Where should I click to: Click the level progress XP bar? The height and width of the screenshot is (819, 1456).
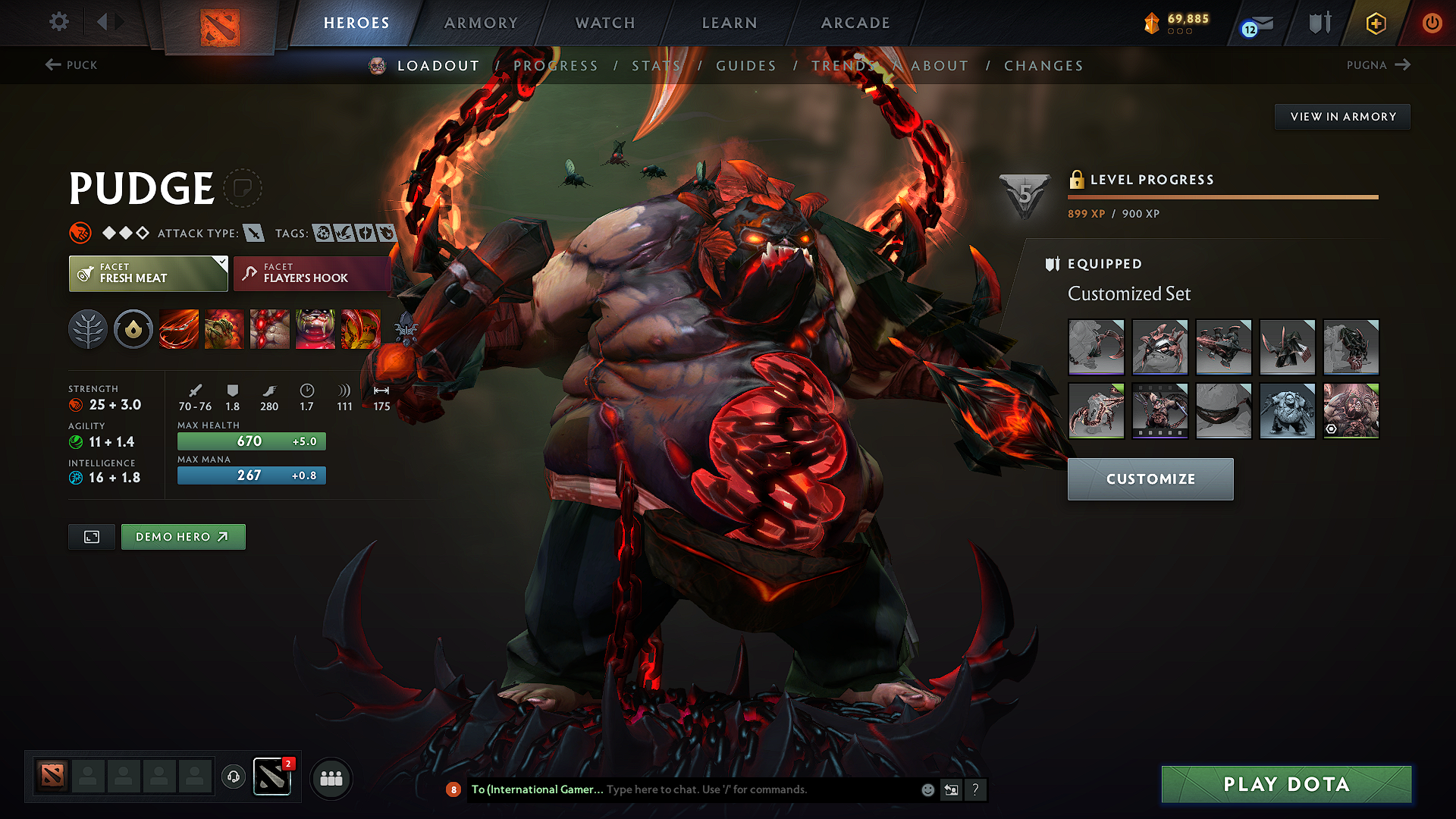[x=1222, y=197]
